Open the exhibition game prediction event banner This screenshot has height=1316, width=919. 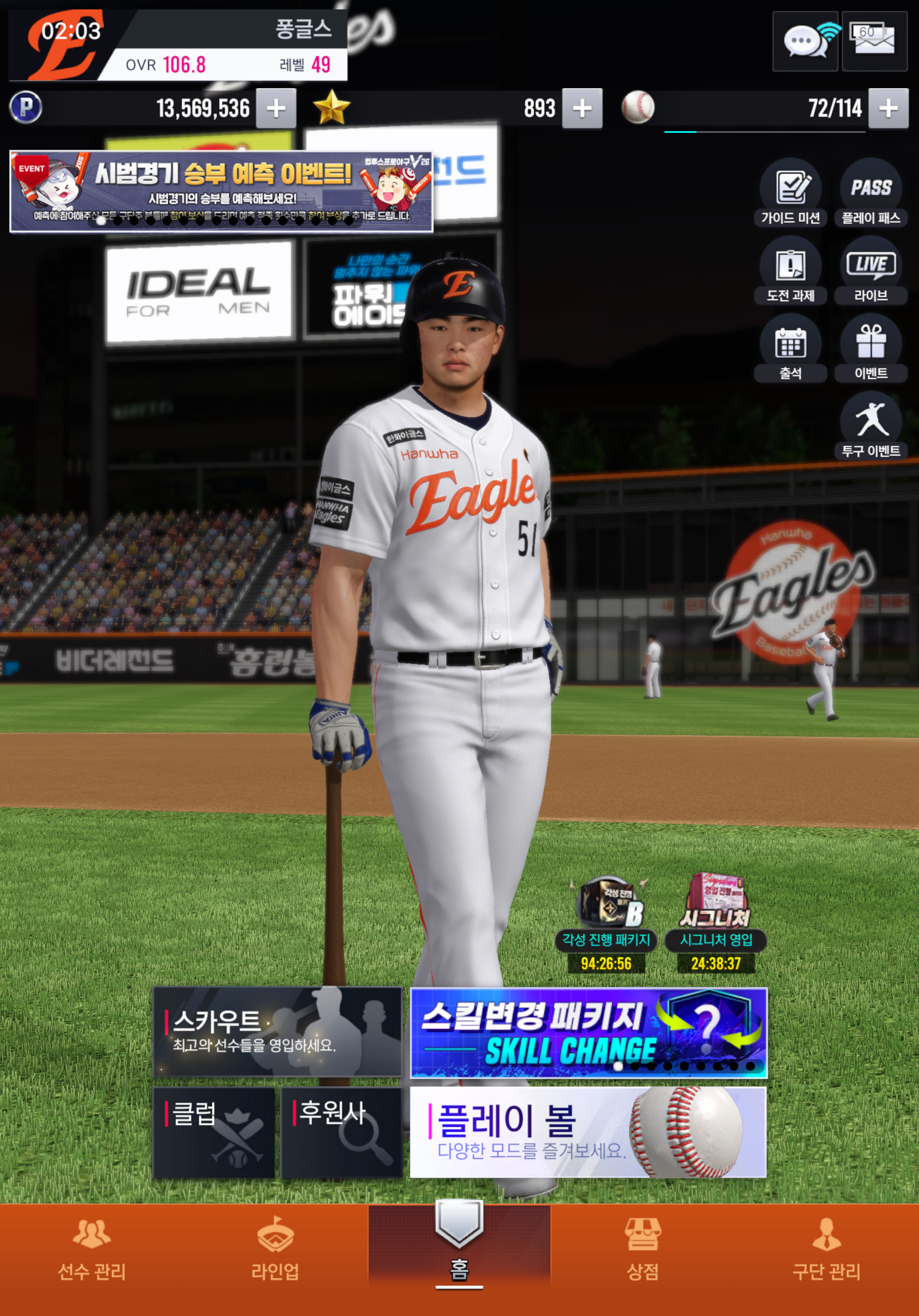[x=221, y=191]
